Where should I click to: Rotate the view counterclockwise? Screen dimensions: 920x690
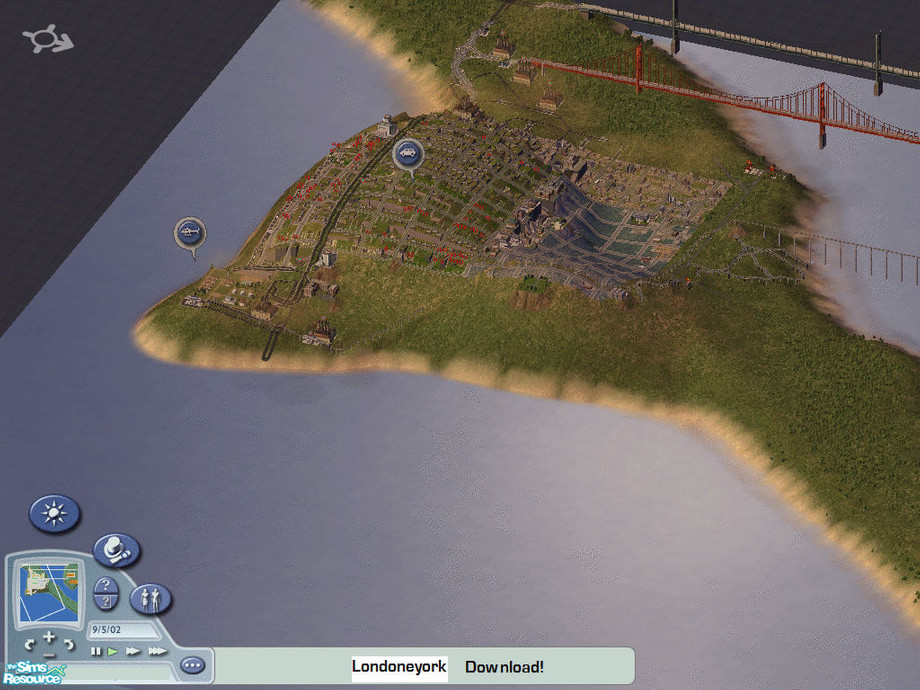(28, 642)
